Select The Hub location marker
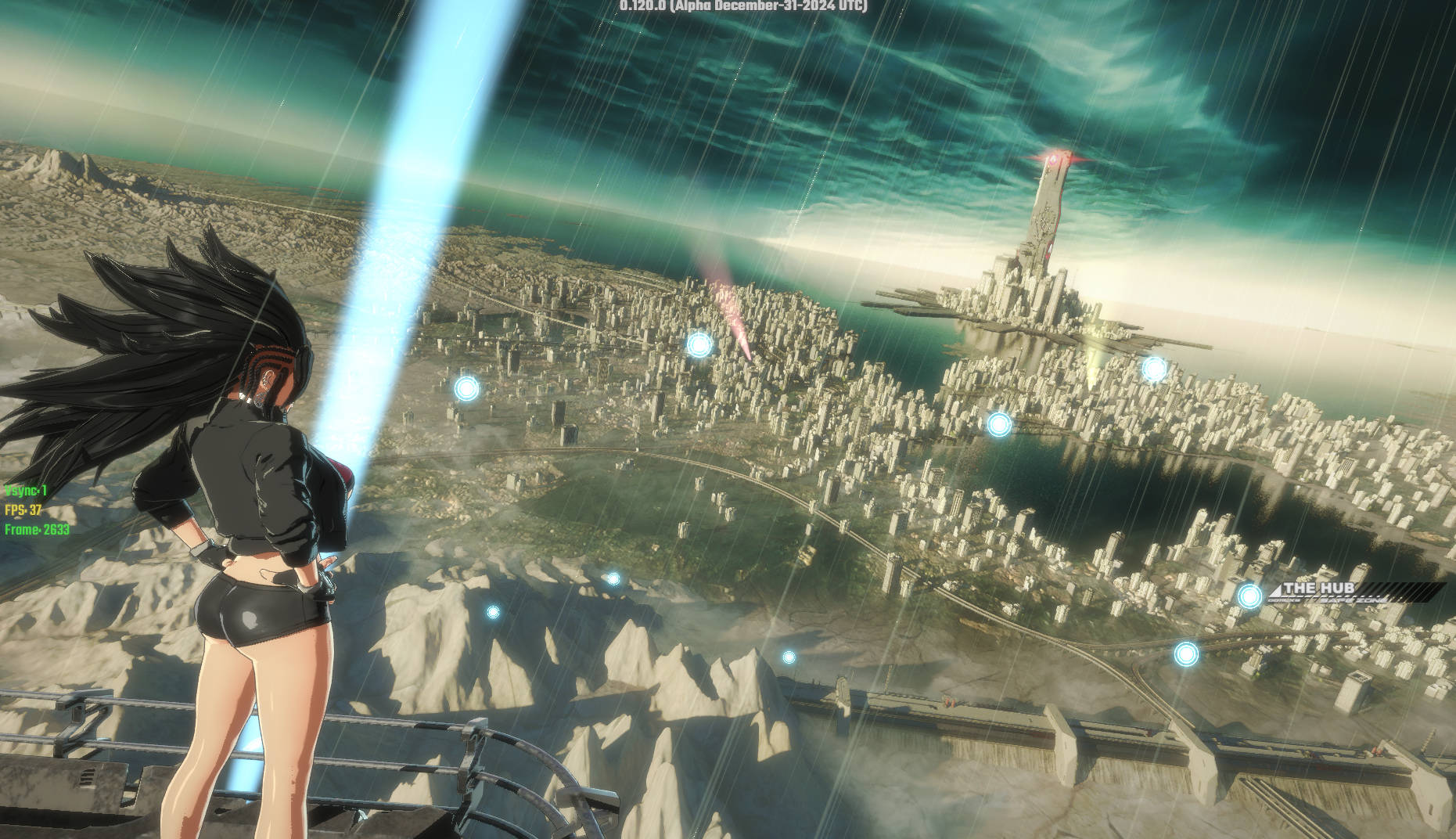 pos(1249,596)
